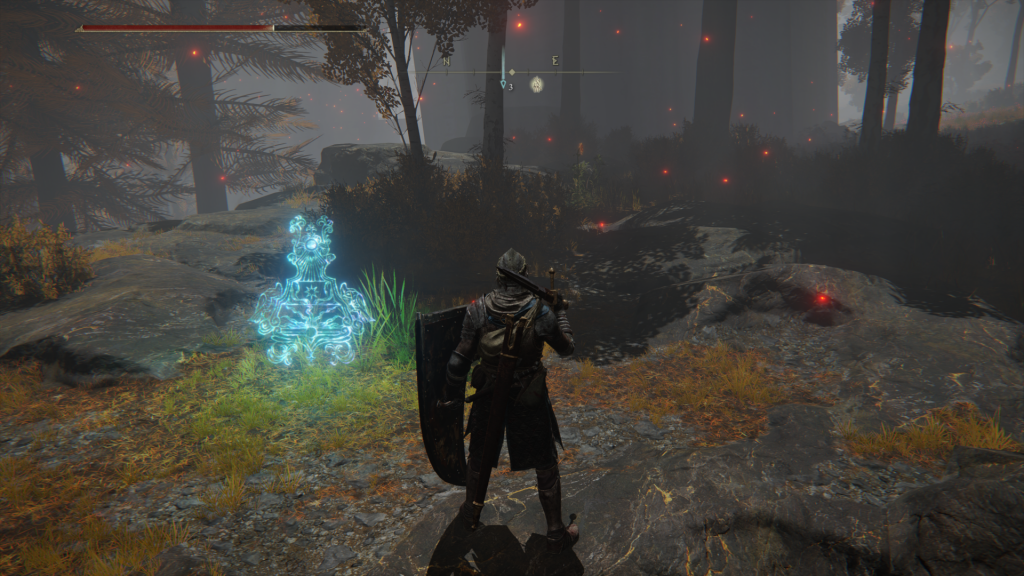Click the glowing grace icon on the compass

tap(536, 84)
